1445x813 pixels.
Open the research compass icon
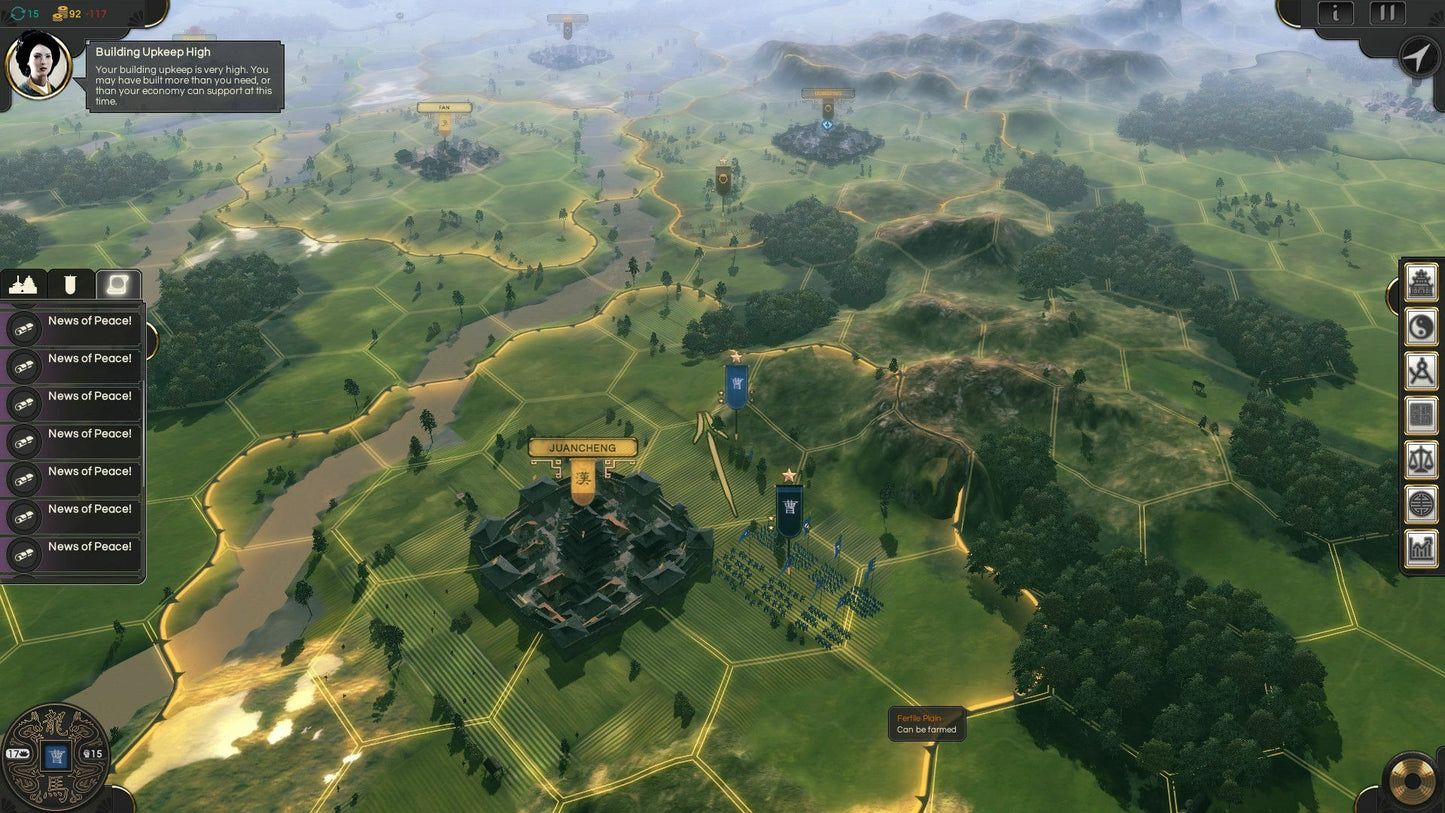point(1420,368)
